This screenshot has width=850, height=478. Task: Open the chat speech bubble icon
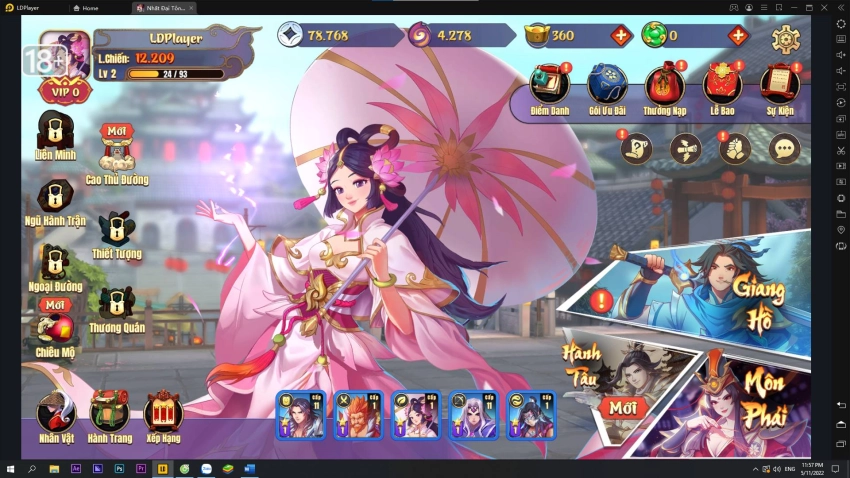point(784,149)
